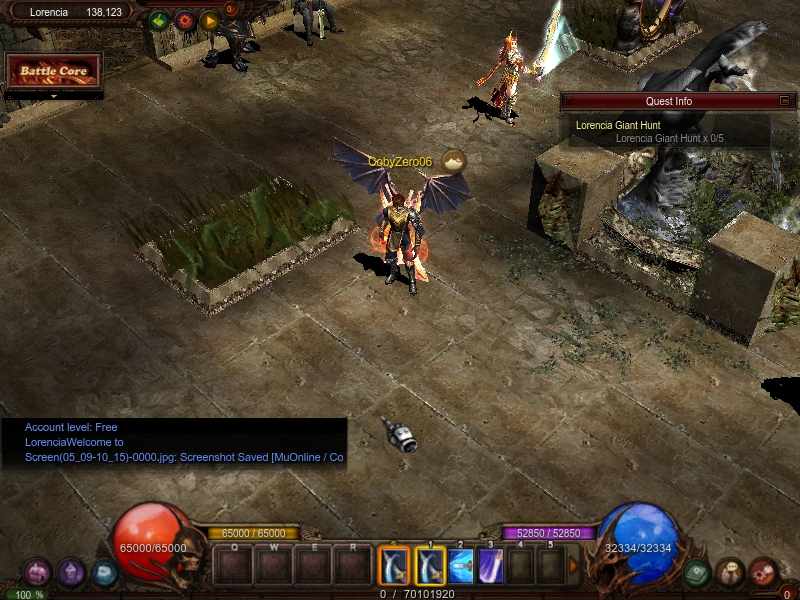Open the green round icon near mana orb

point(697,572)
